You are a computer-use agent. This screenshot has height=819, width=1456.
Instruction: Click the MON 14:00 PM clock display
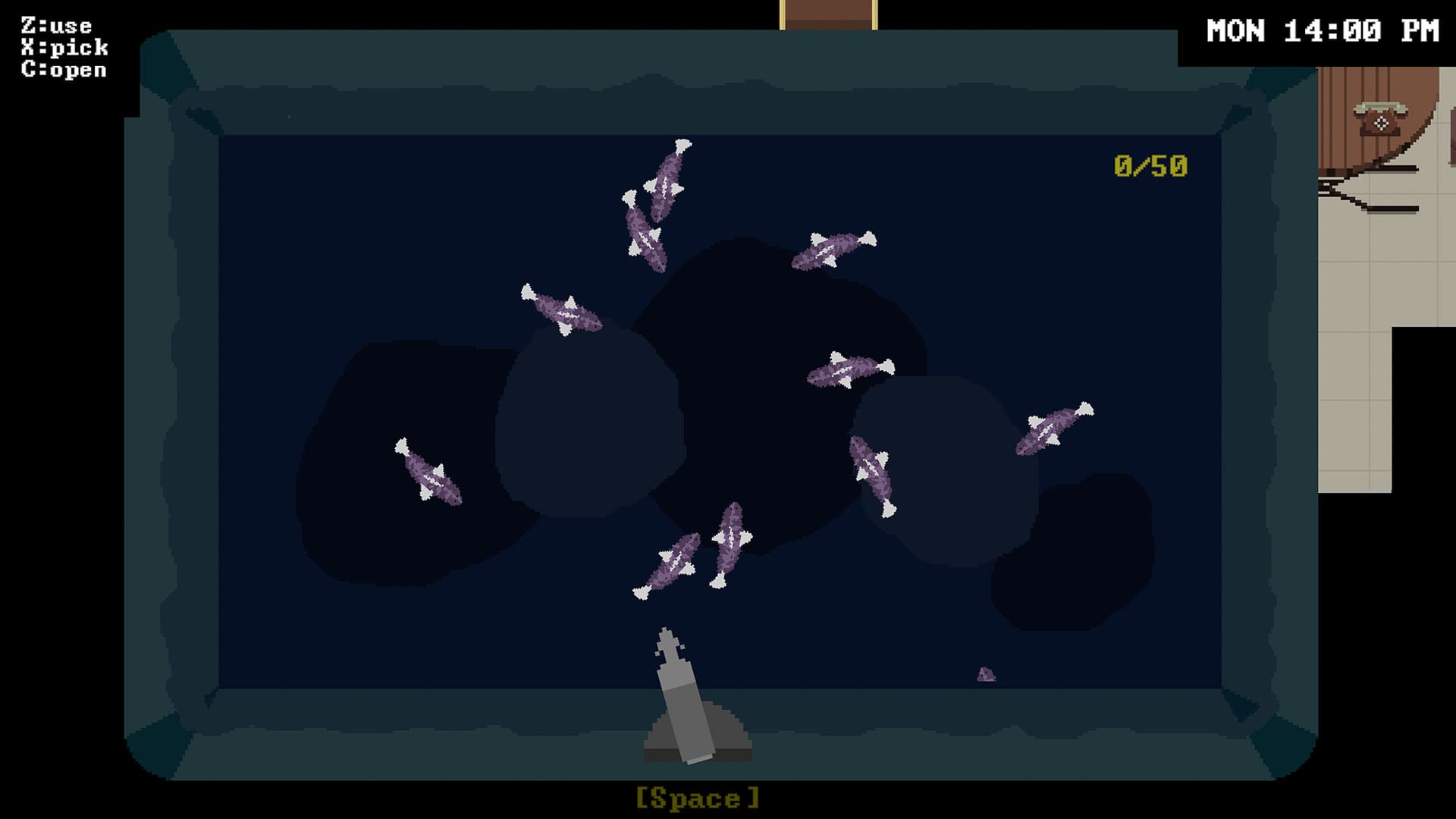pos(1323,30)
